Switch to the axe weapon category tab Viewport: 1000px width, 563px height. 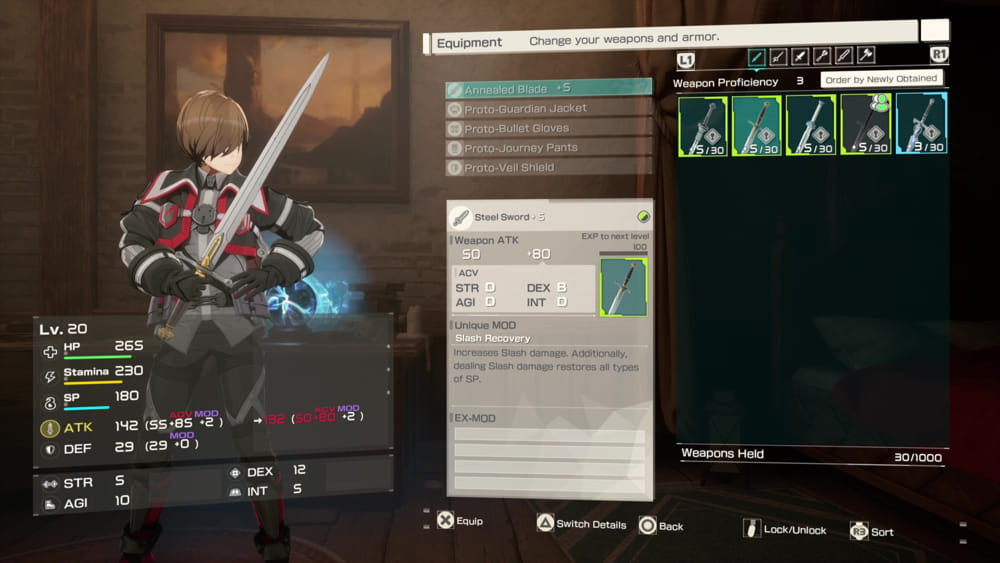tap(866, 56)
